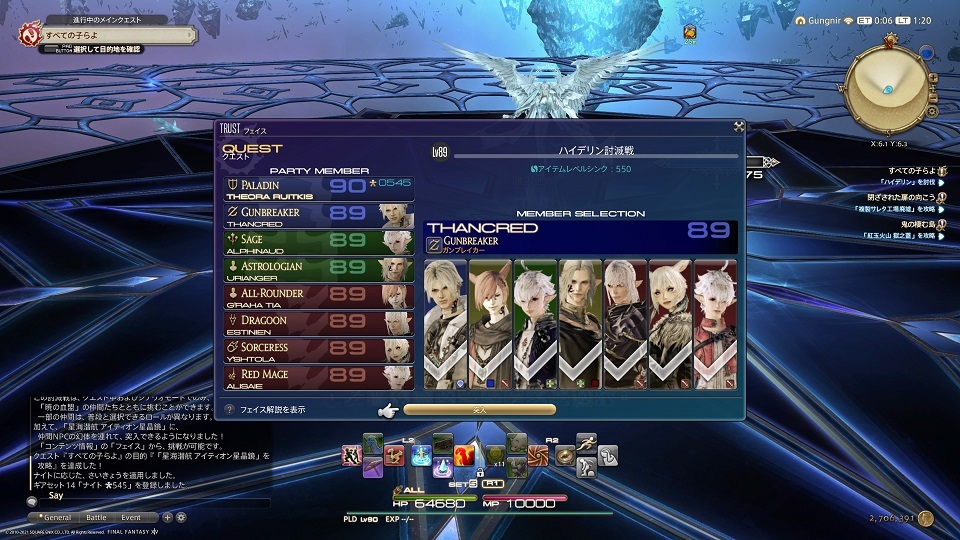This screenshot has width=960, height=540.
Task: Choose Urianger's Astrologian party row
Action: 318,271
